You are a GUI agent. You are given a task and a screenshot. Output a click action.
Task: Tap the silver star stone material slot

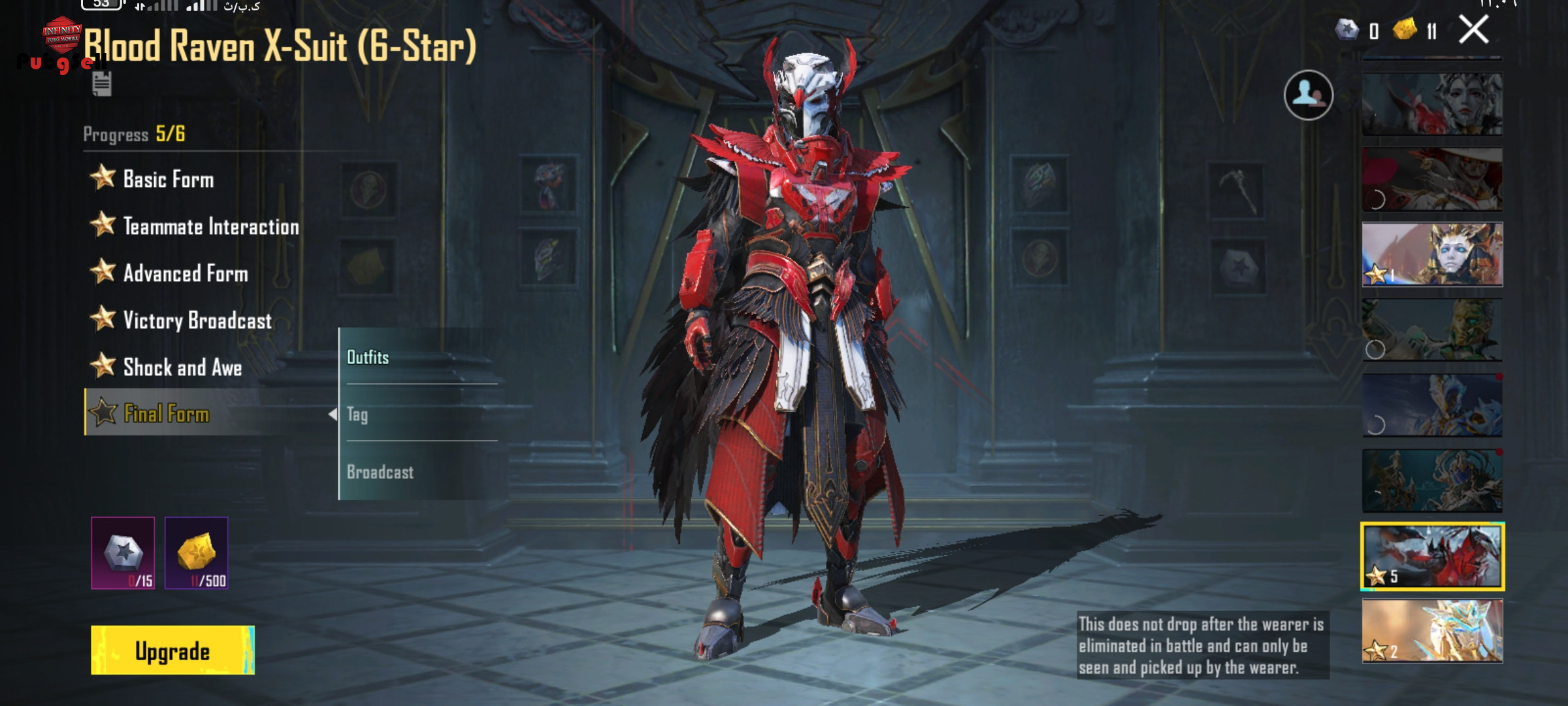coord(123,553)
